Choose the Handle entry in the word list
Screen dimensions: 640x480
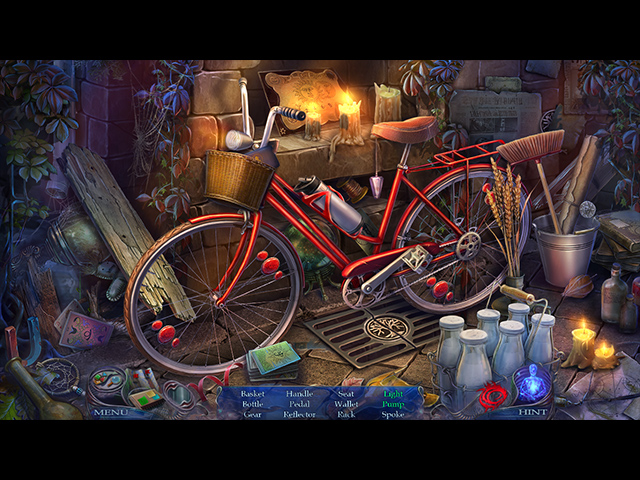pos(299,394)
